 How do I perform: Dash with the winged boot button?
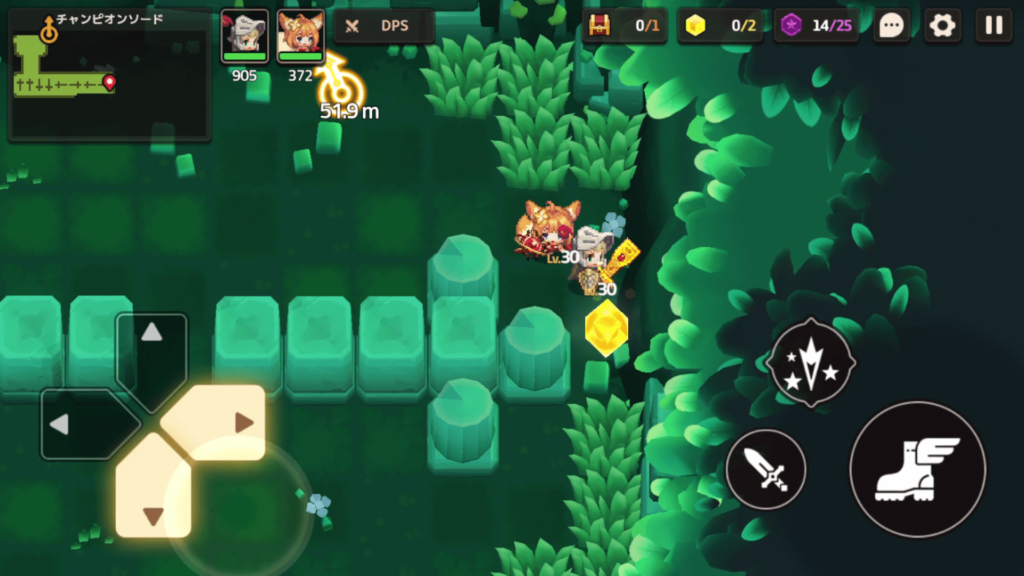pyautogui.click(x=917, y=469)
